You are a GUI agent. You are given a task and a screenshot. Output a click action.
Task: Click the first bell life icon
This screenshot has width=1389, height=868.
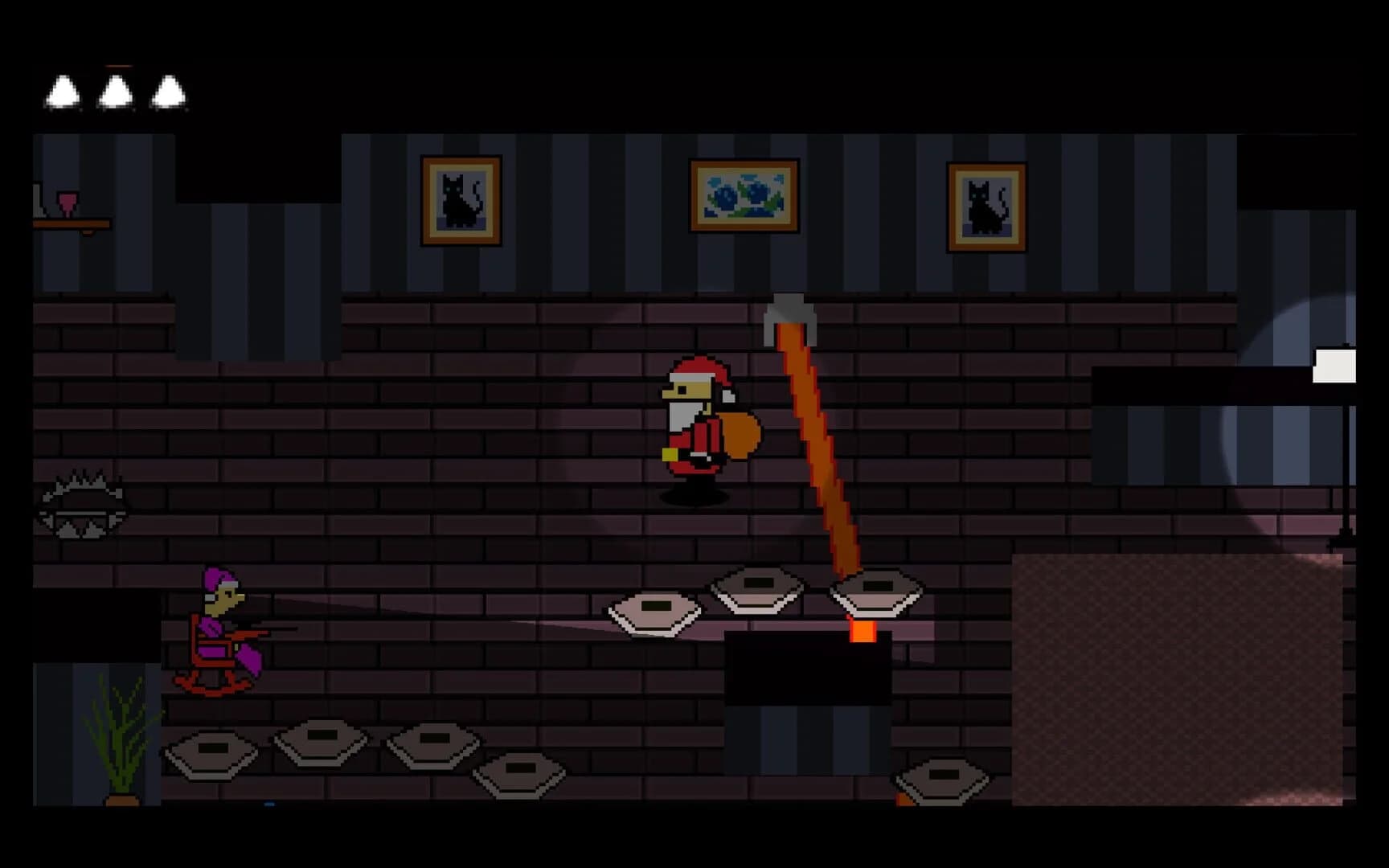point(63,90)
